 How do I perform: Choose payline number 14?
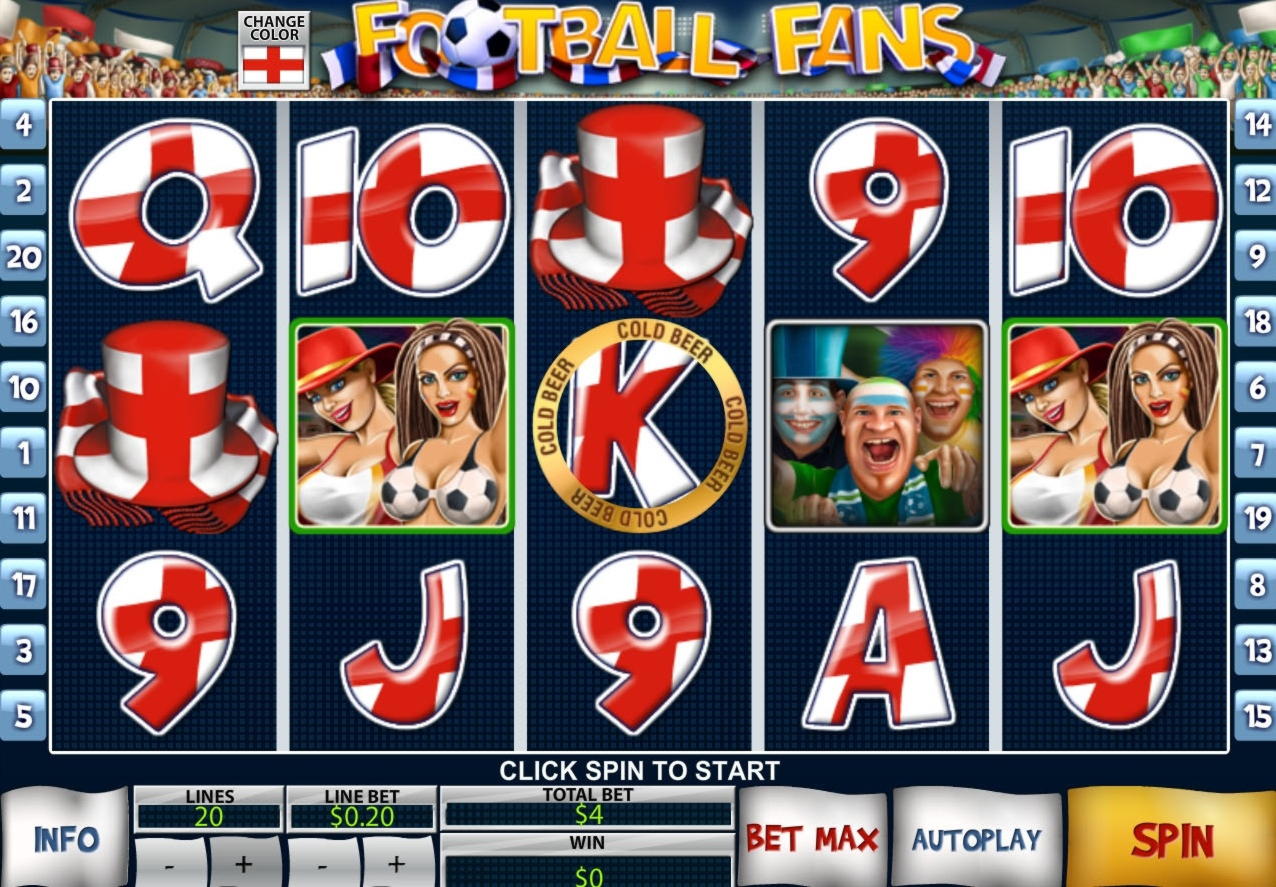(1255, 125)
